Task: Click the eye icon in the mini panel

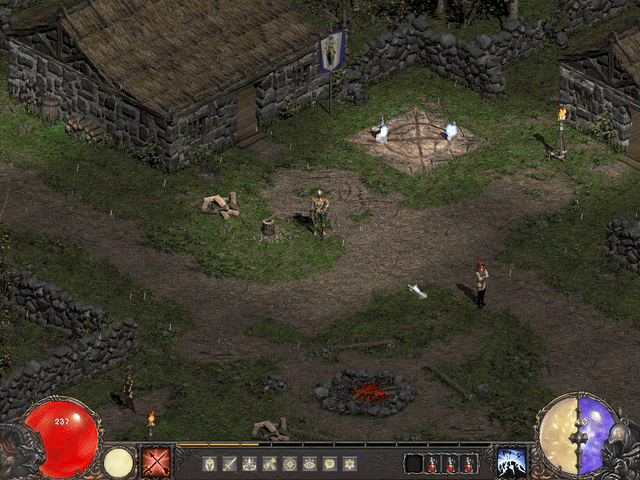Action: 309,464
